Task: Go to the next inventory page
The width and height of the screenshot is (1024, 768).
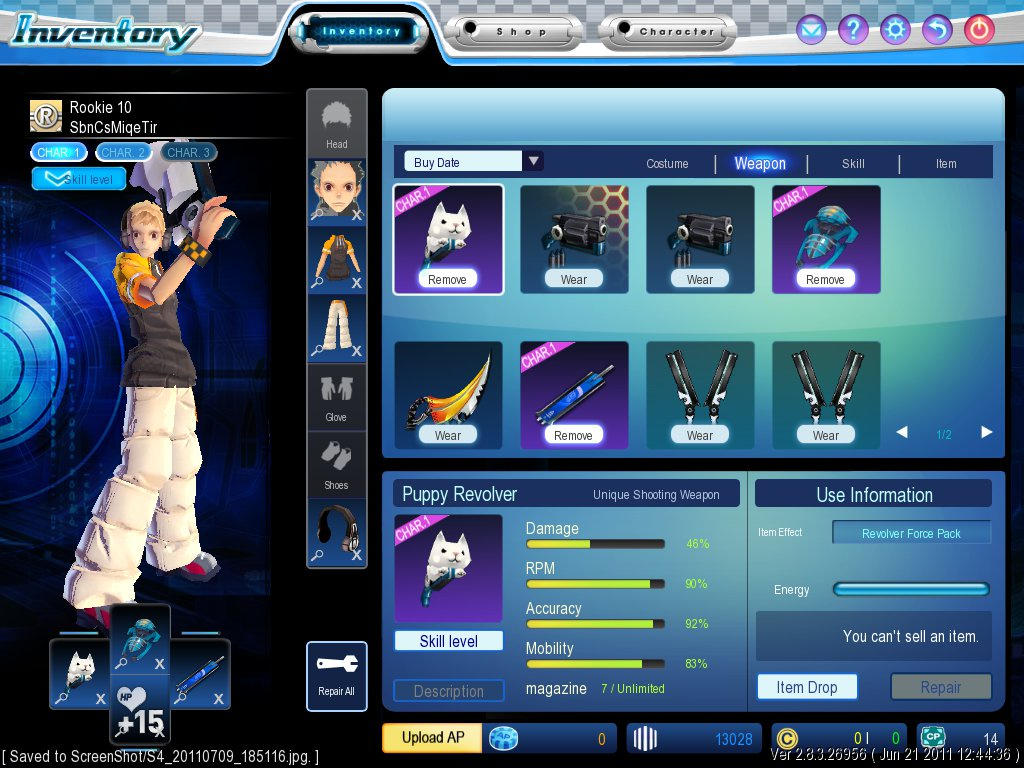Action: (987, 433)
